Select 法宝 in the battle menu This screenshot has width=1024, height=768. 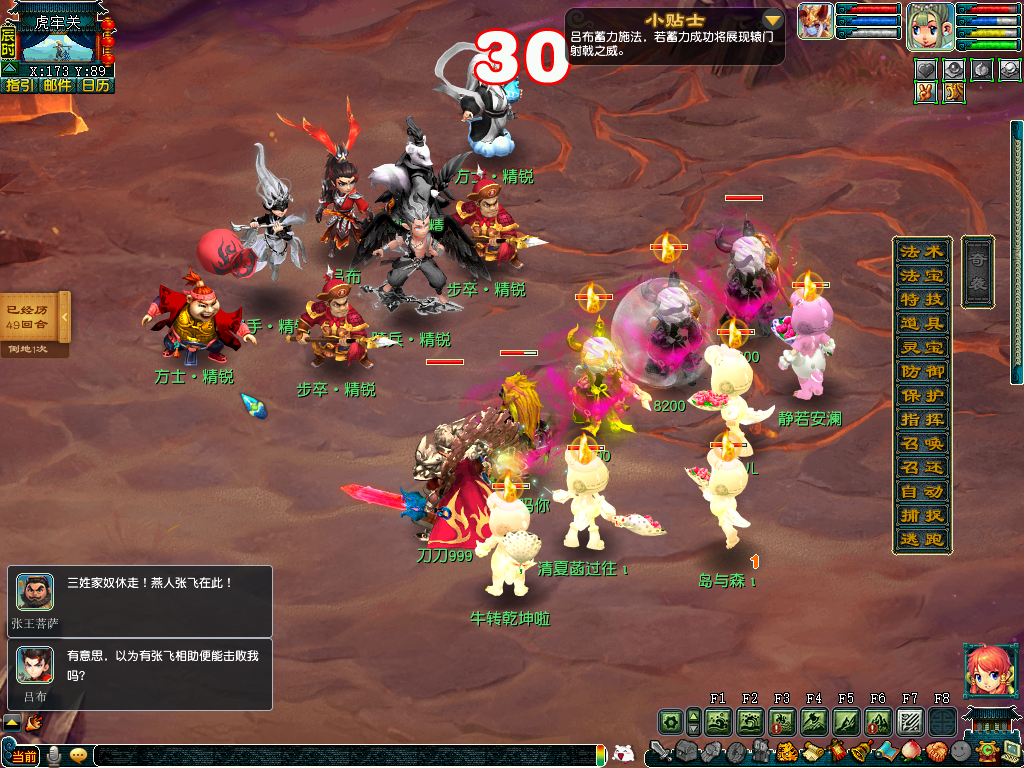coord(921,275)
